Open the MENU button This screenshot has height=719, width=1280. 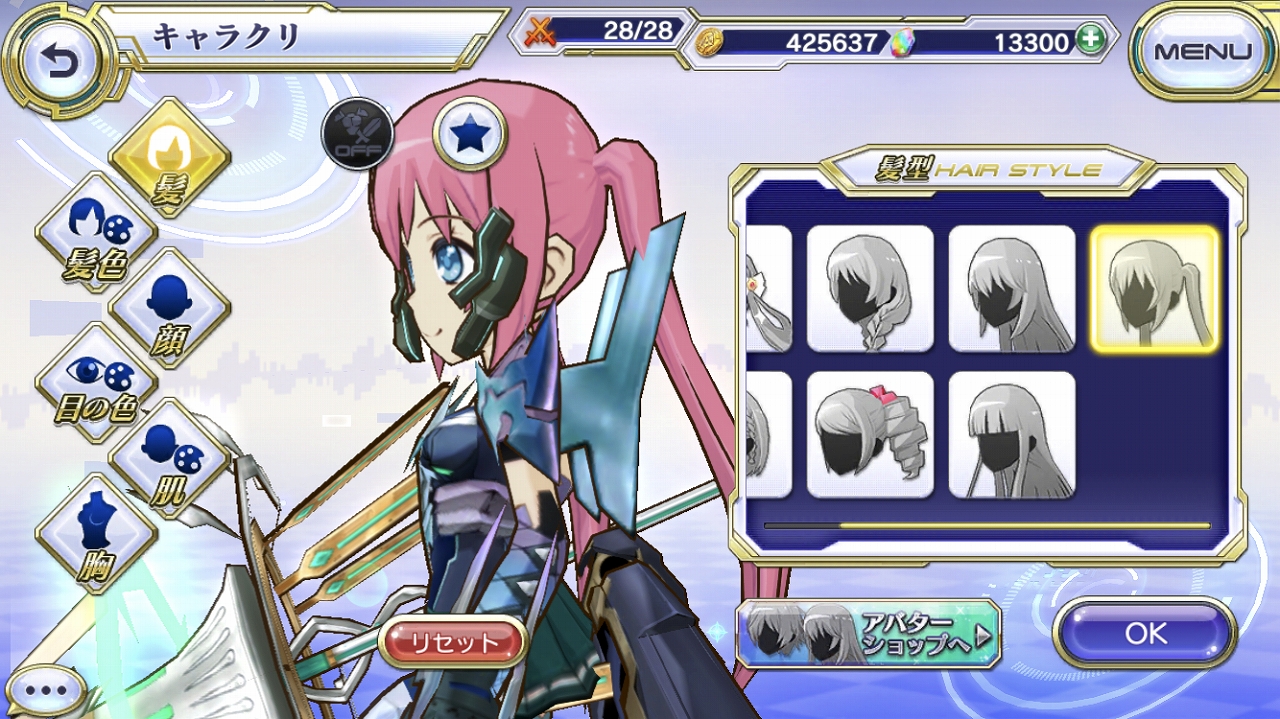tap(1202, 52)
